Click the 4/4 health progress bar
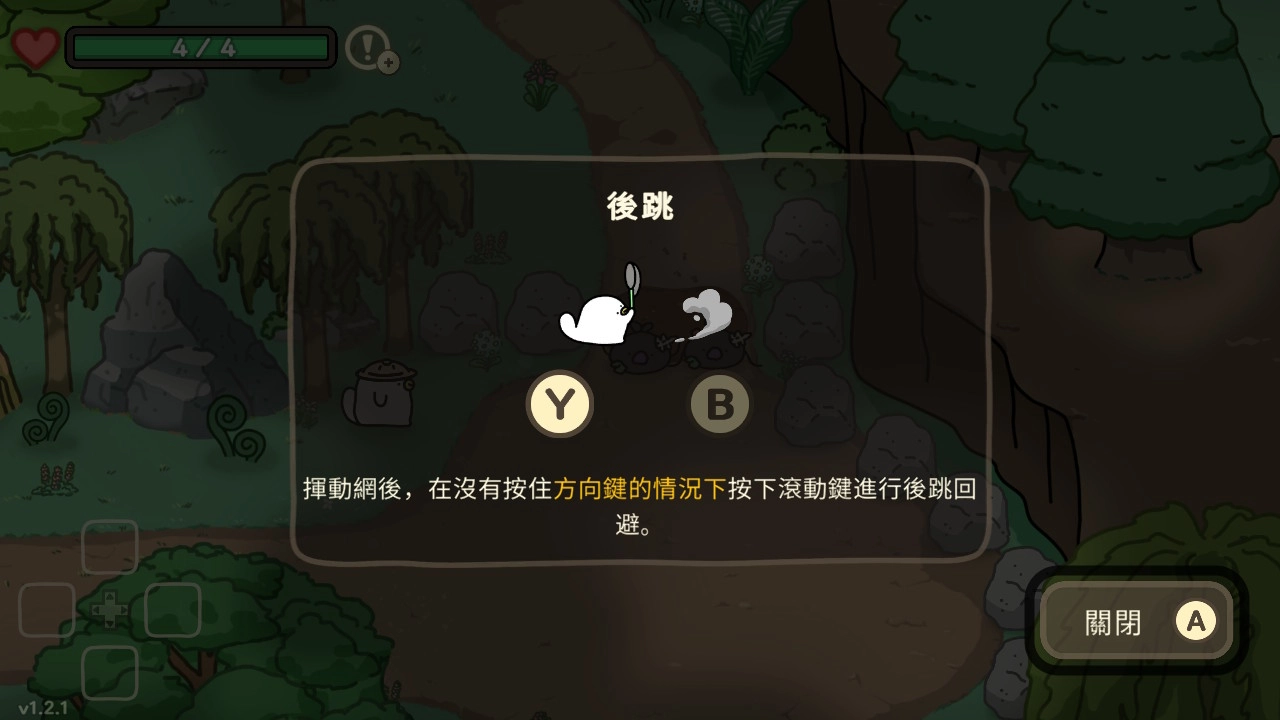The height and width of the screenshot is (720, 1280). (x=200, y=47)
